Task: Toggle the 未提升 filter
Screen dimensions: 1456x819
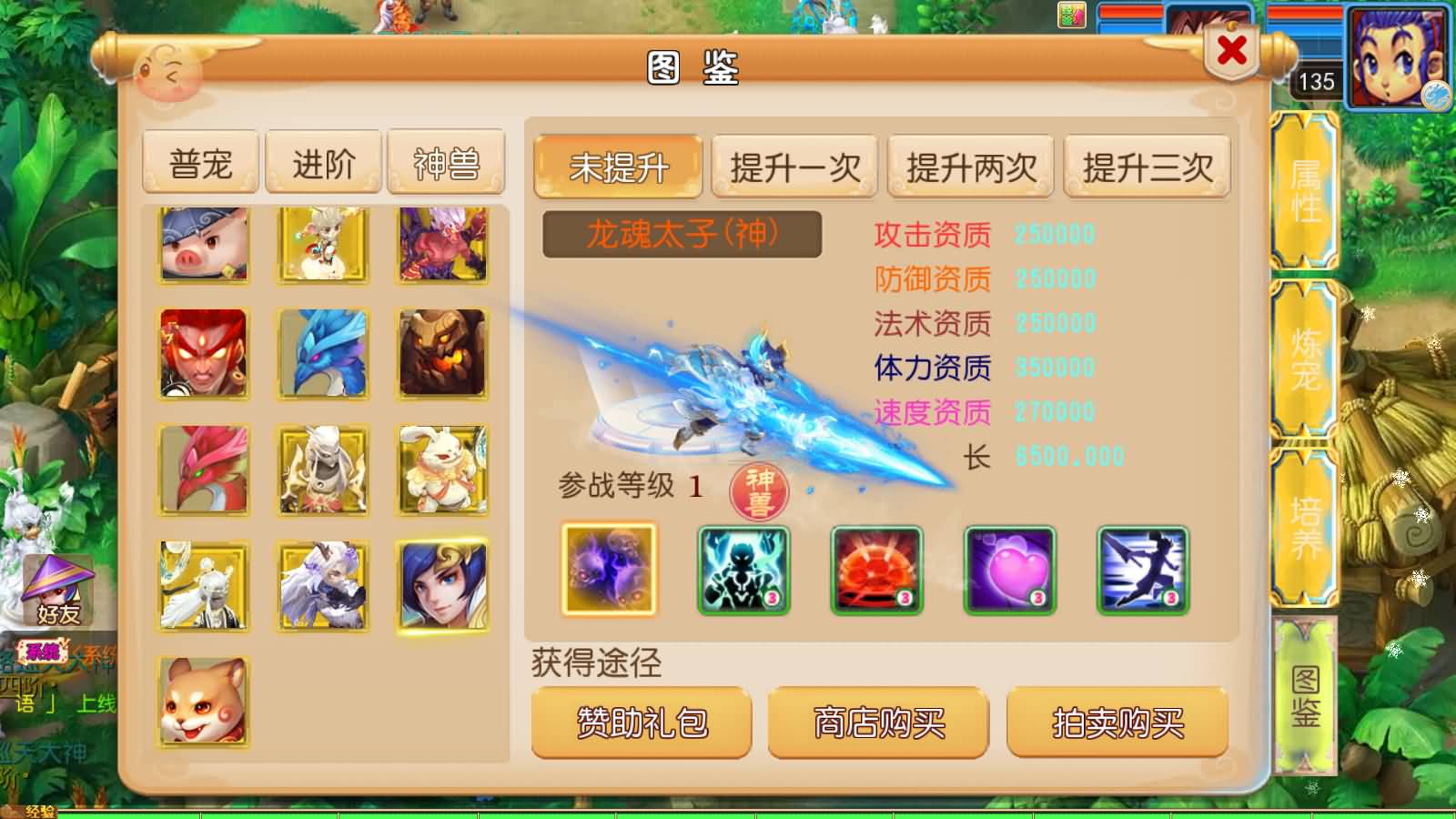Action: coord(617,167)
